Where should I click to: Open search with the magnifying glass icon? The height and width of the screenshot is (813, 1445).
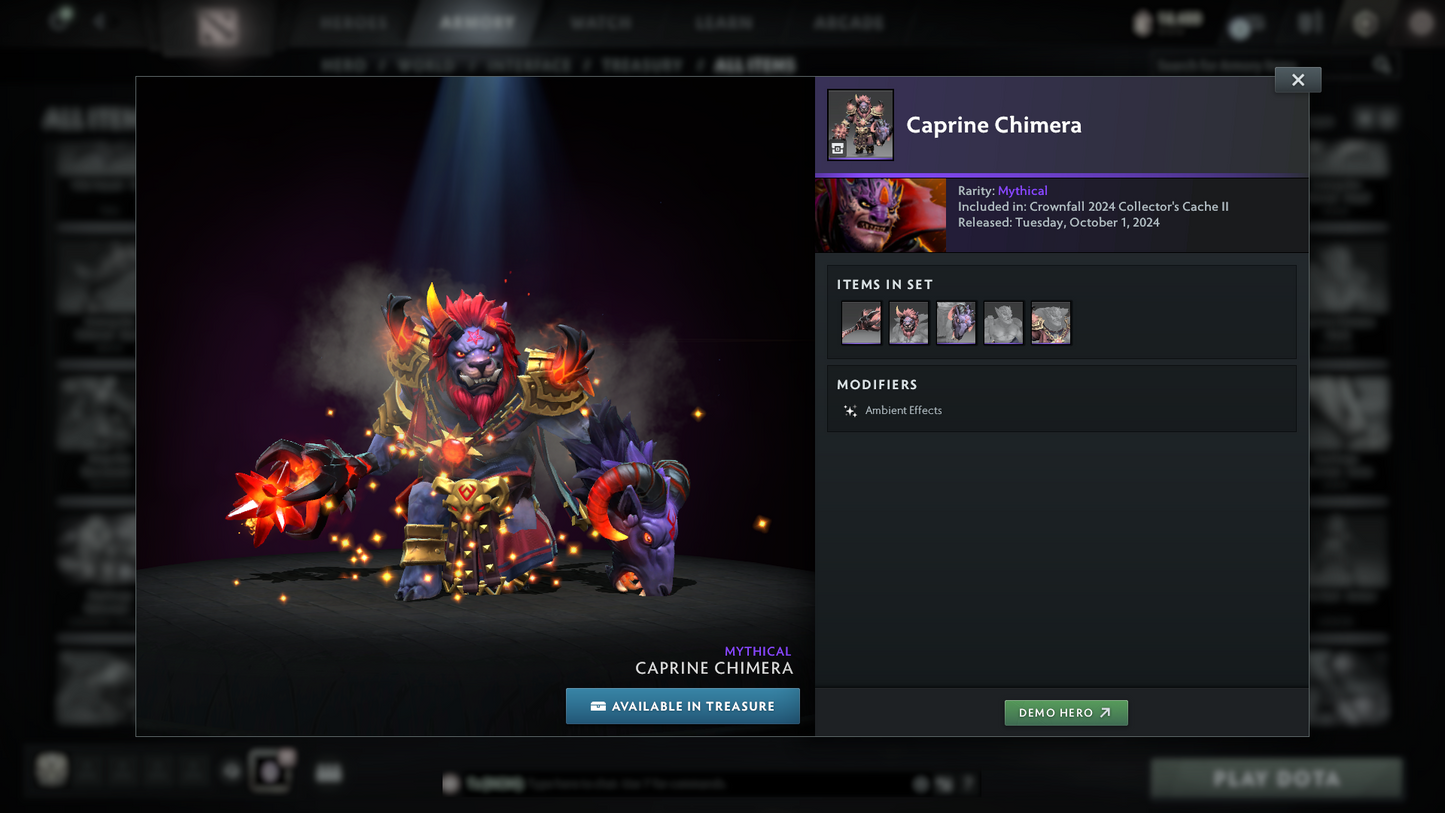1382,64
